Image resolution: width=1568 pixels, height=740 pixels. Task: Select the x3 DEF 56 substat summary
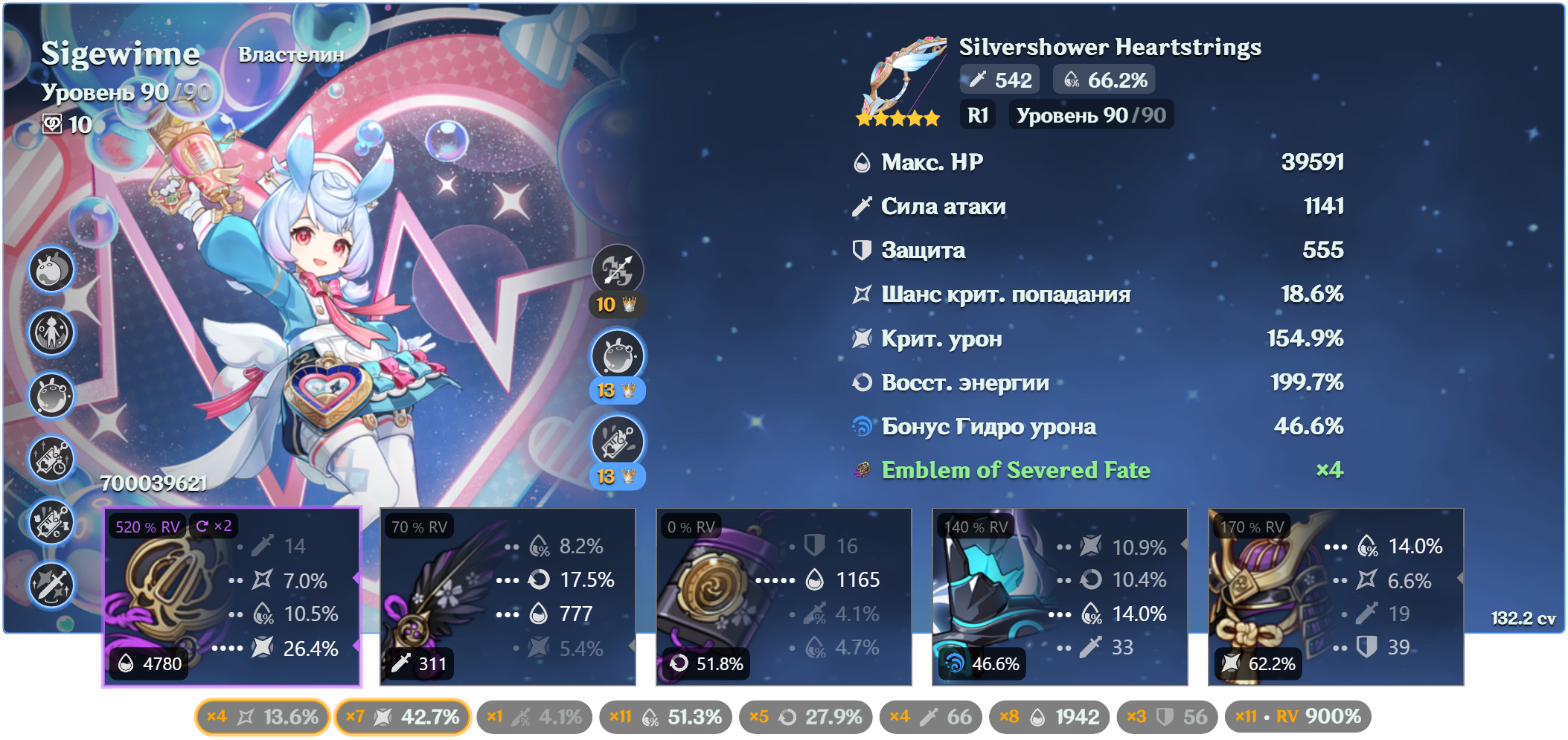(x=1167, y=717)
